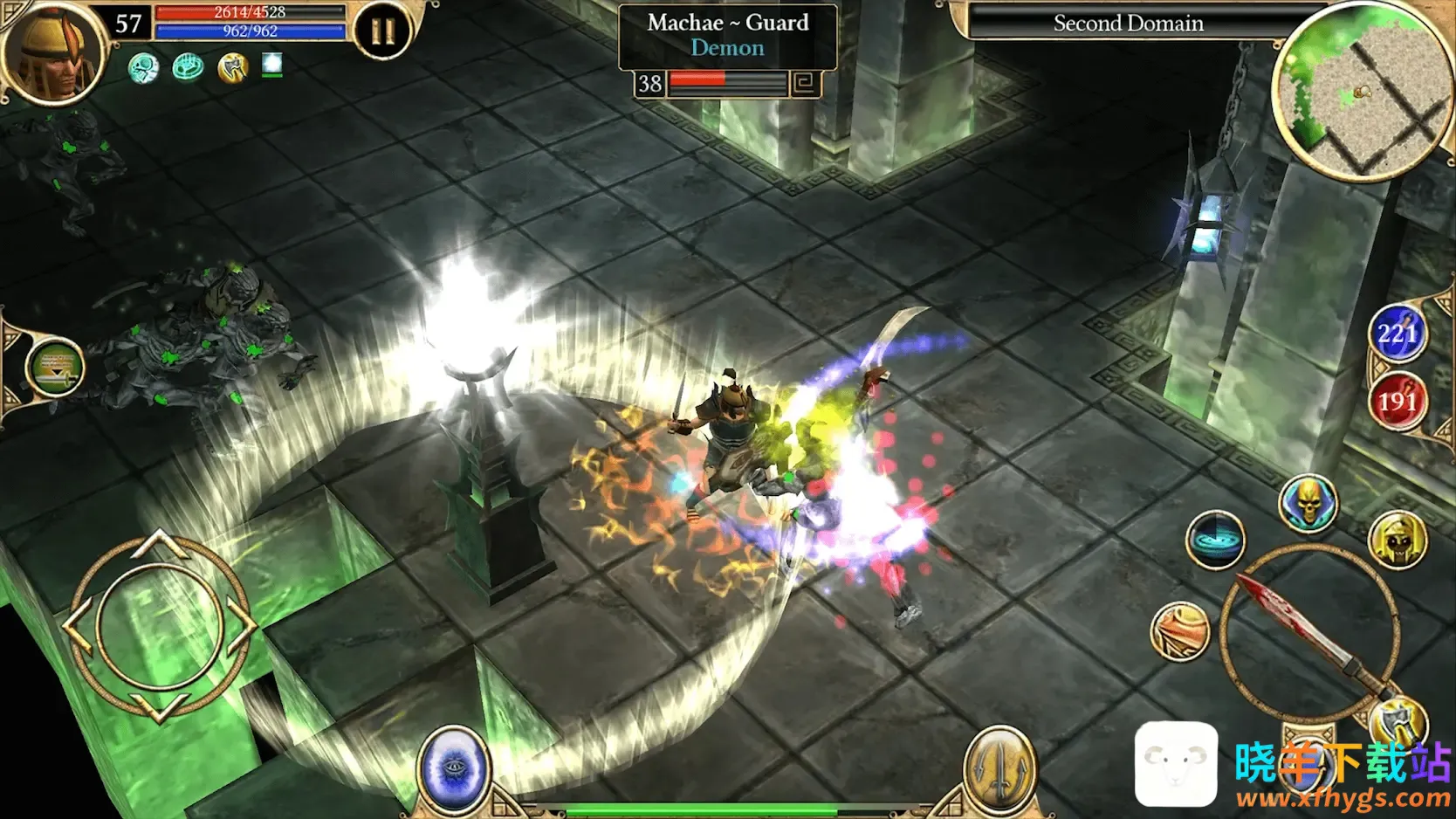The image size is (1456, 819).
Task: Select the teal skull buff icon
Action: coord(144,67)
